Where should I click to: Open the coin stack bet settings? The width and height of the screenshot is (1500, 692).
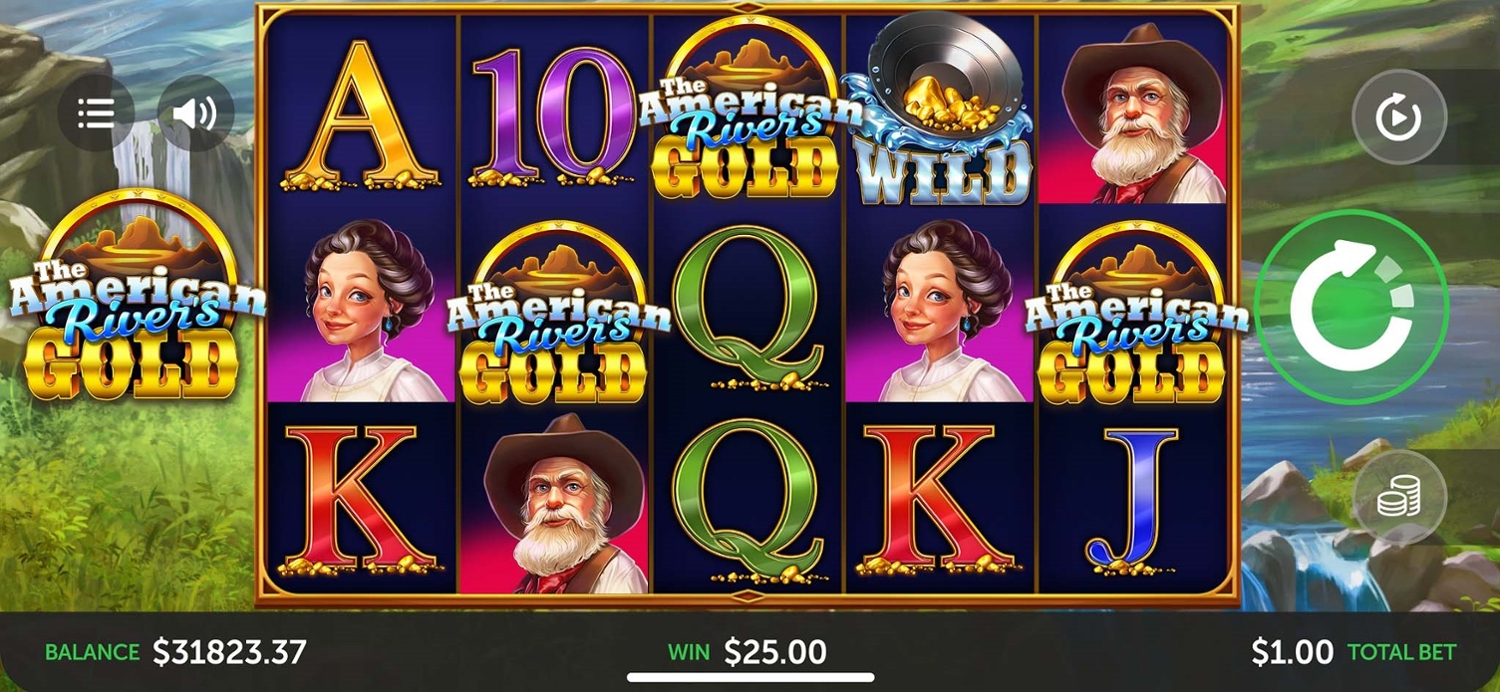(1399, 498)
